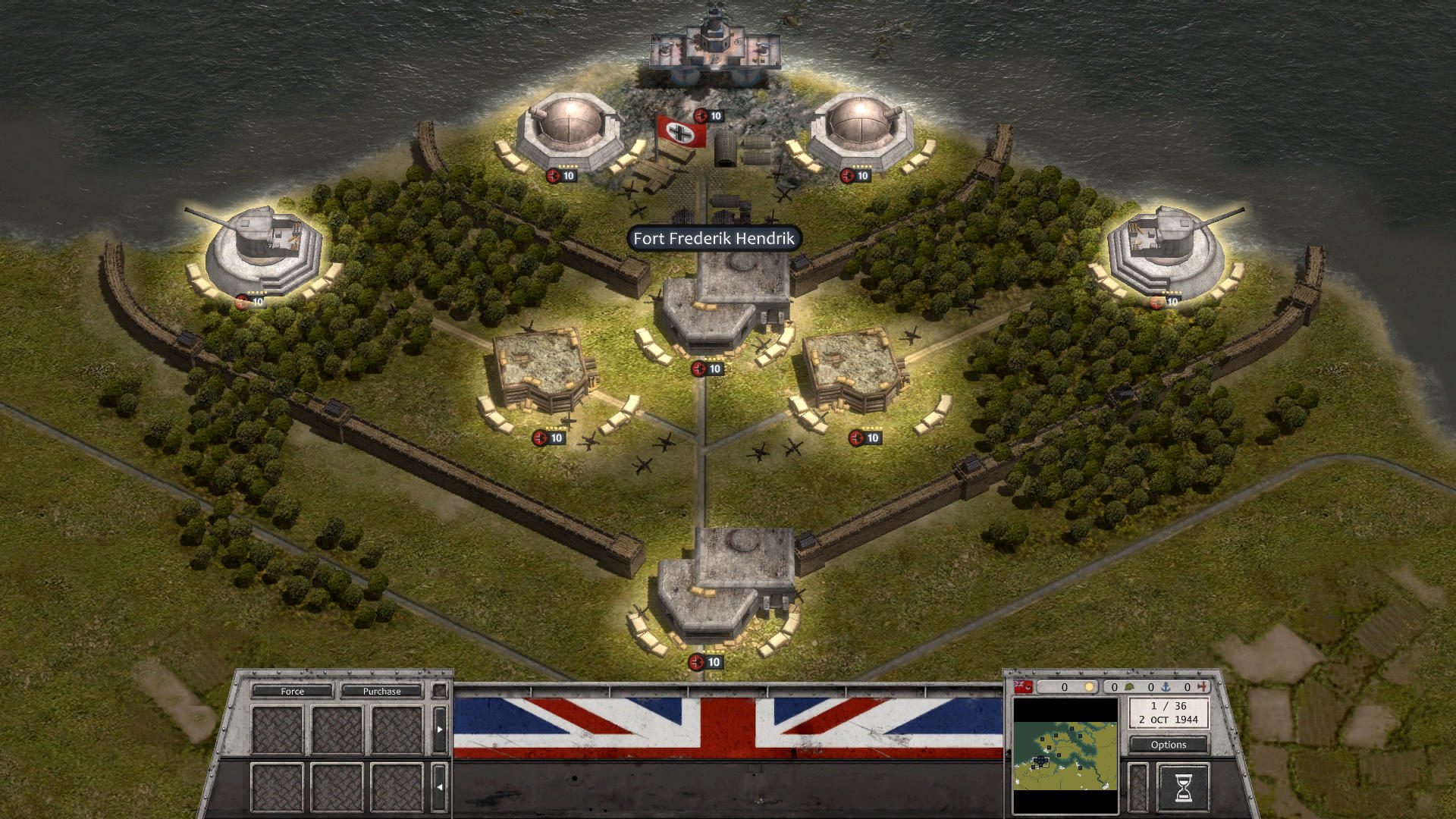Switch to the Force tab

[x=292, y=691]
